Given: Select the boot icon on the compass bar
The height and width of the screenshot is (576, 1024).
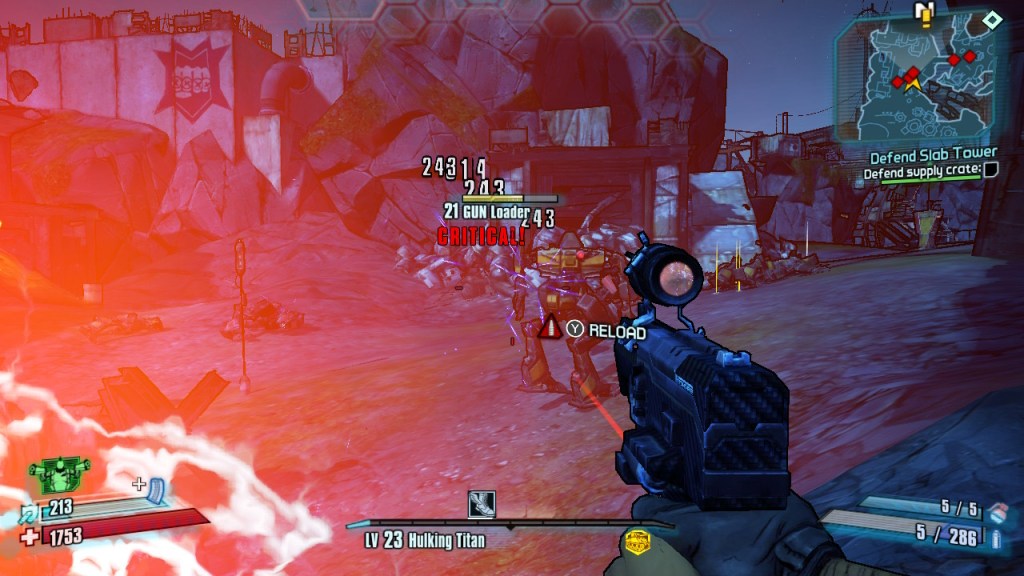Looking at the screenshot, I should (x=482, y=503).
